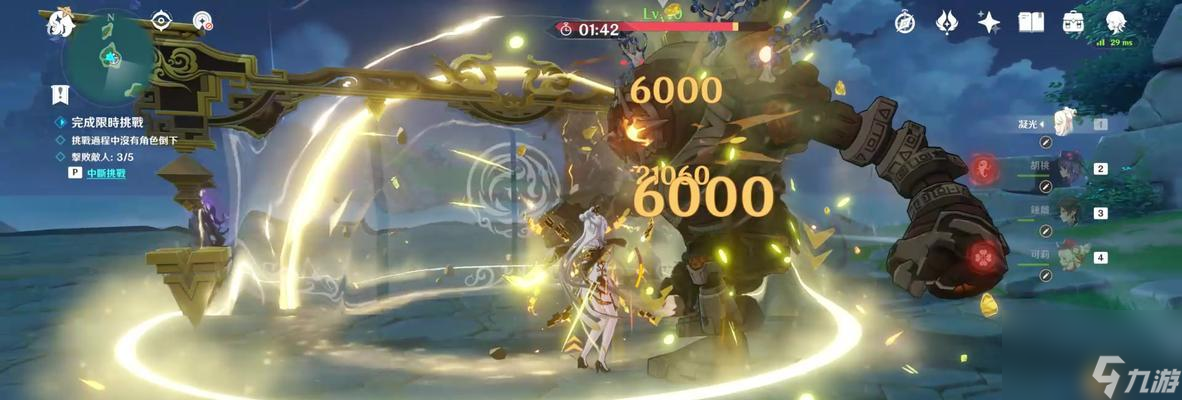Open the battle pass emblem icon

point(947,22)
